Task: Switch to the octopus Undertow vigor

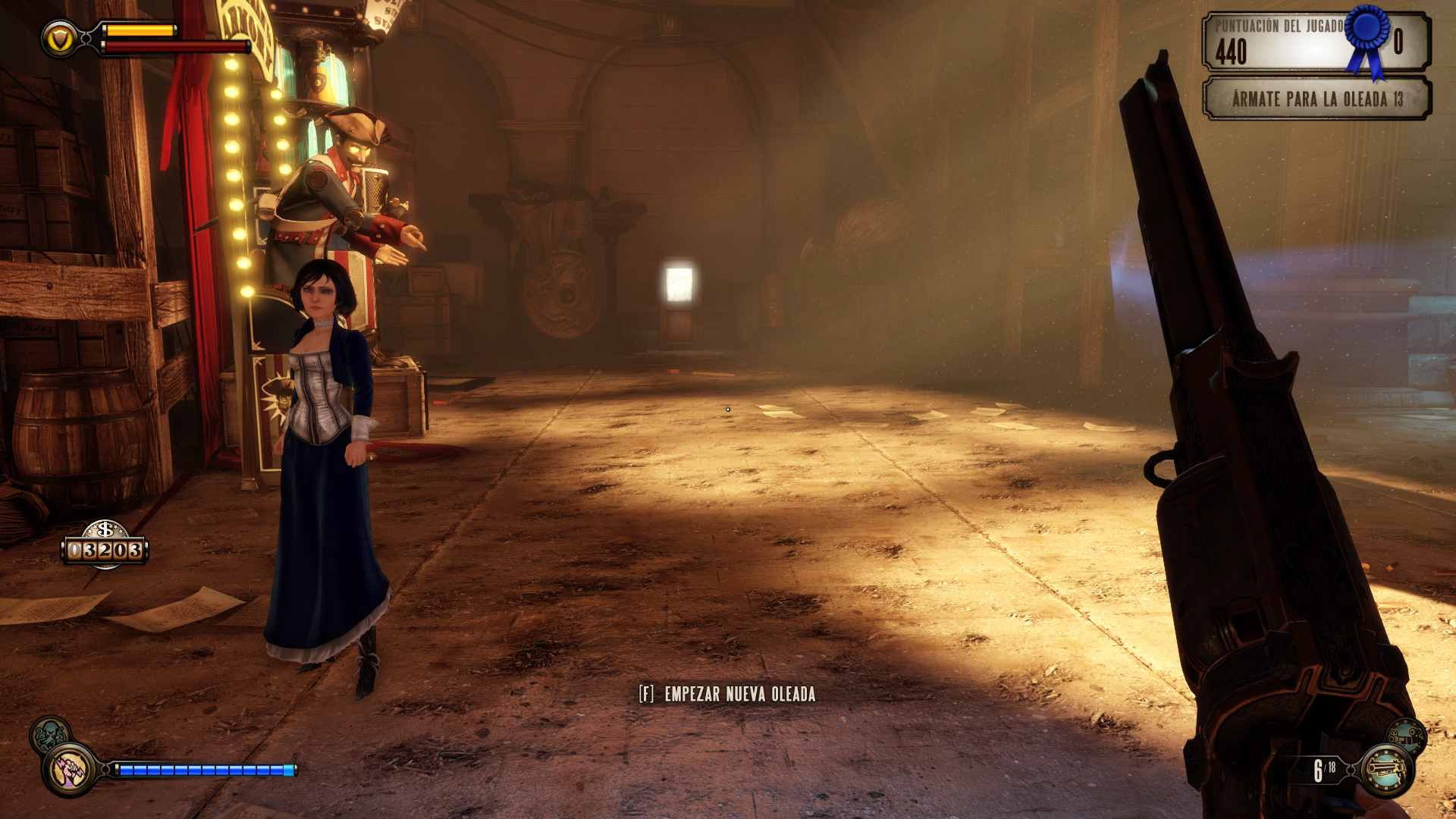Action: click(x=49, y=734)
